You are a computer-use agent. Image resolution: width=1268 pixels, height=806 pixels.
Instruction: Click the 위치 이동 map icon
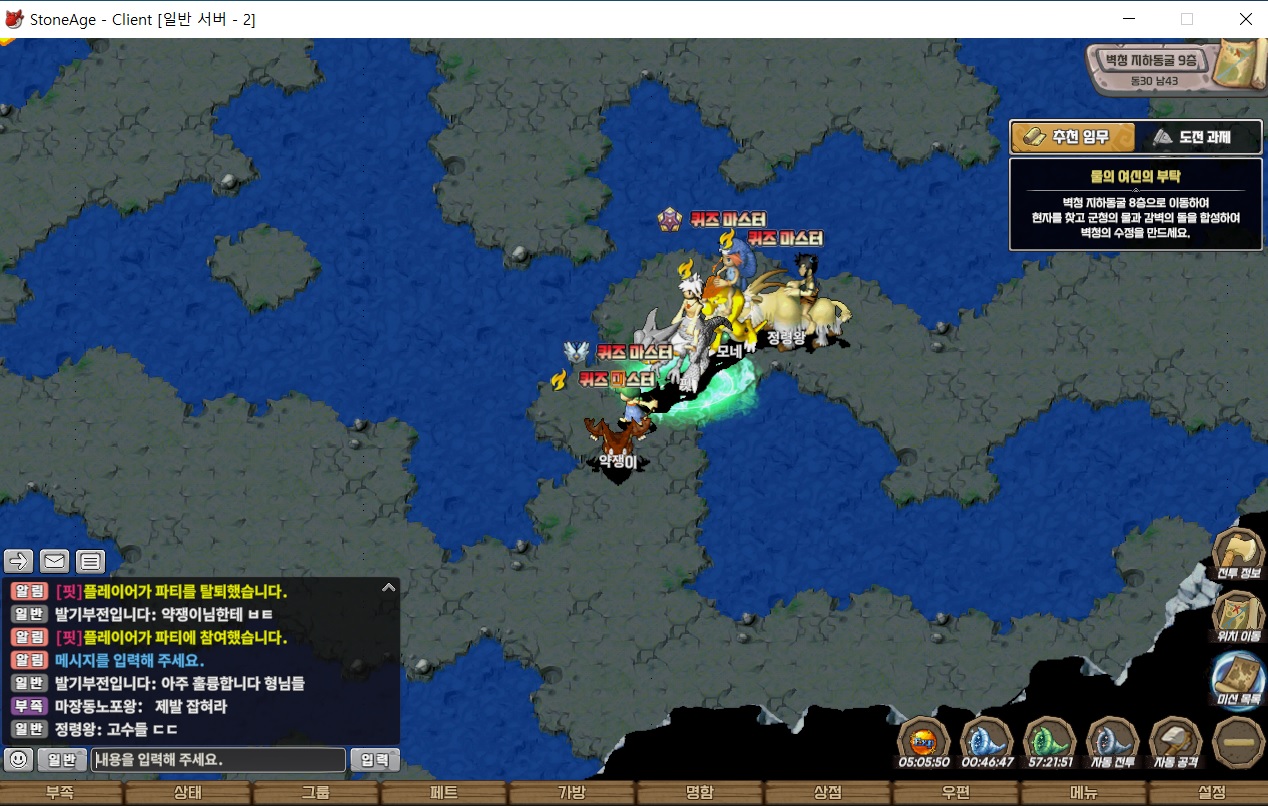(1238, 615)
